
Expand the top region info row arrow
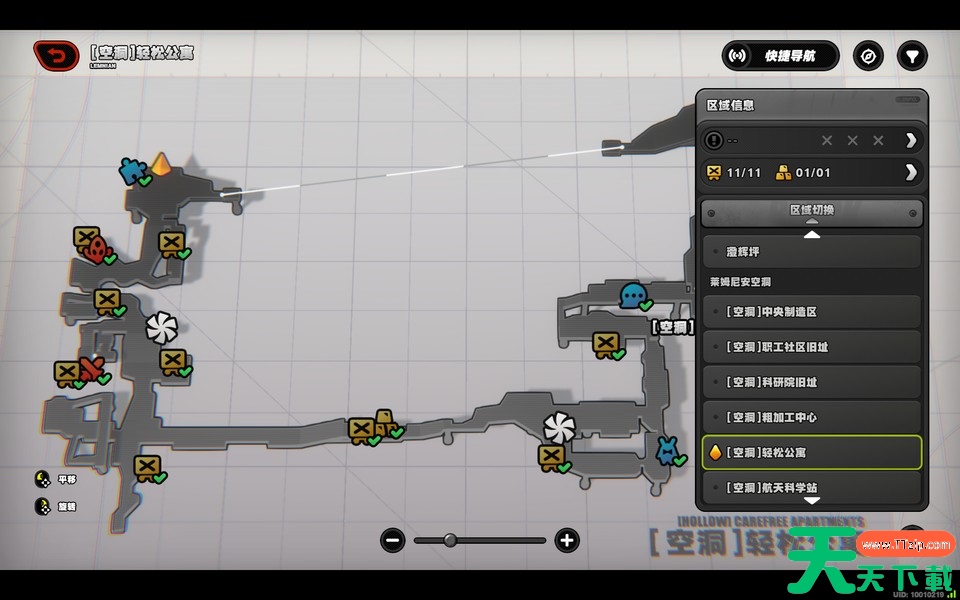tap(910, 140)
